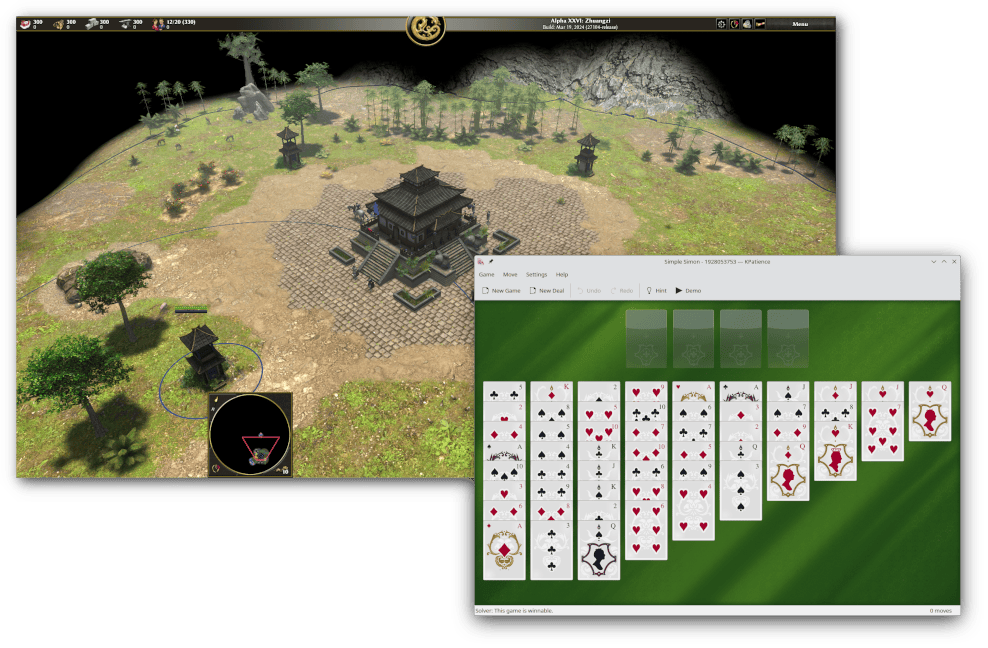
Task: Open the Game menu in KPatience
Action: pos(486,274)
